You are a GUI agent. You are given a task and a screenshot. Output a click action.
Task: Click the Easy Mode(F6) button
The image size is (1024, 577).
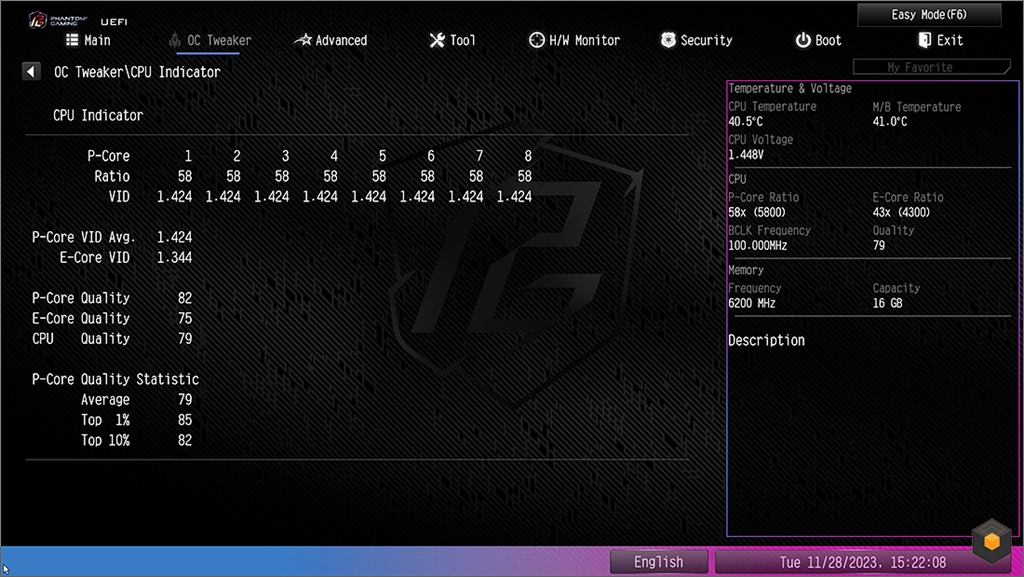point(929,15)
